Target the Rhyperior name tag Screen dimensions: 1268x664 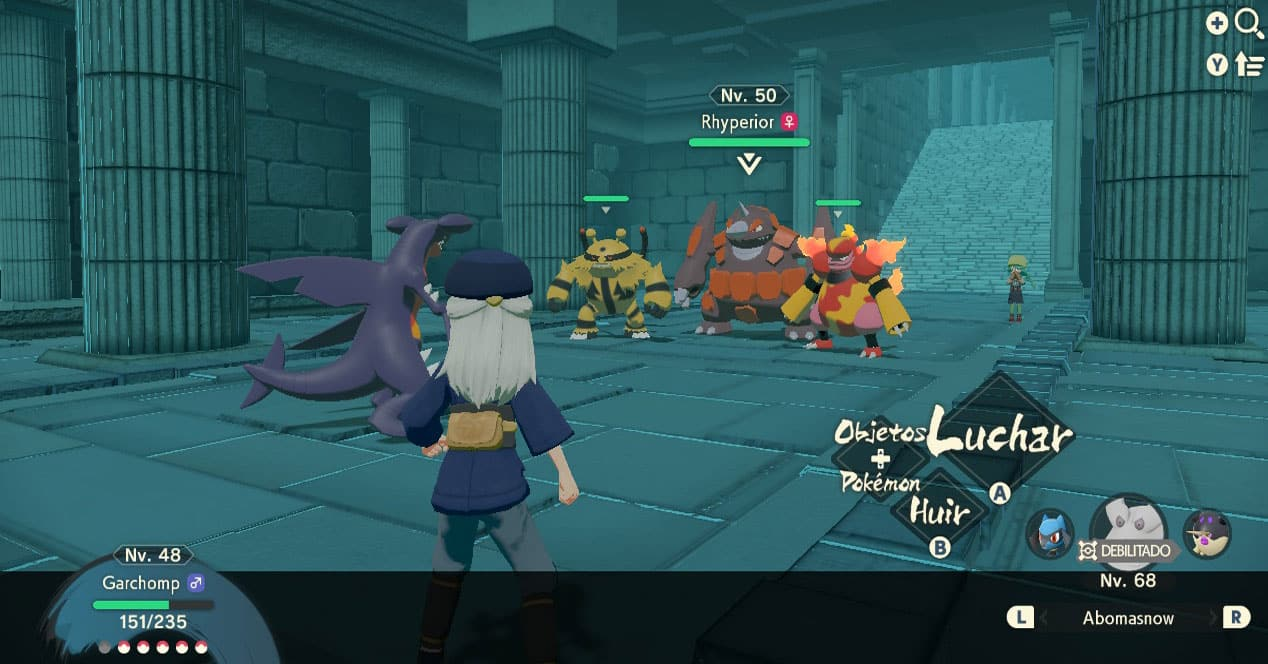(737, 122)
